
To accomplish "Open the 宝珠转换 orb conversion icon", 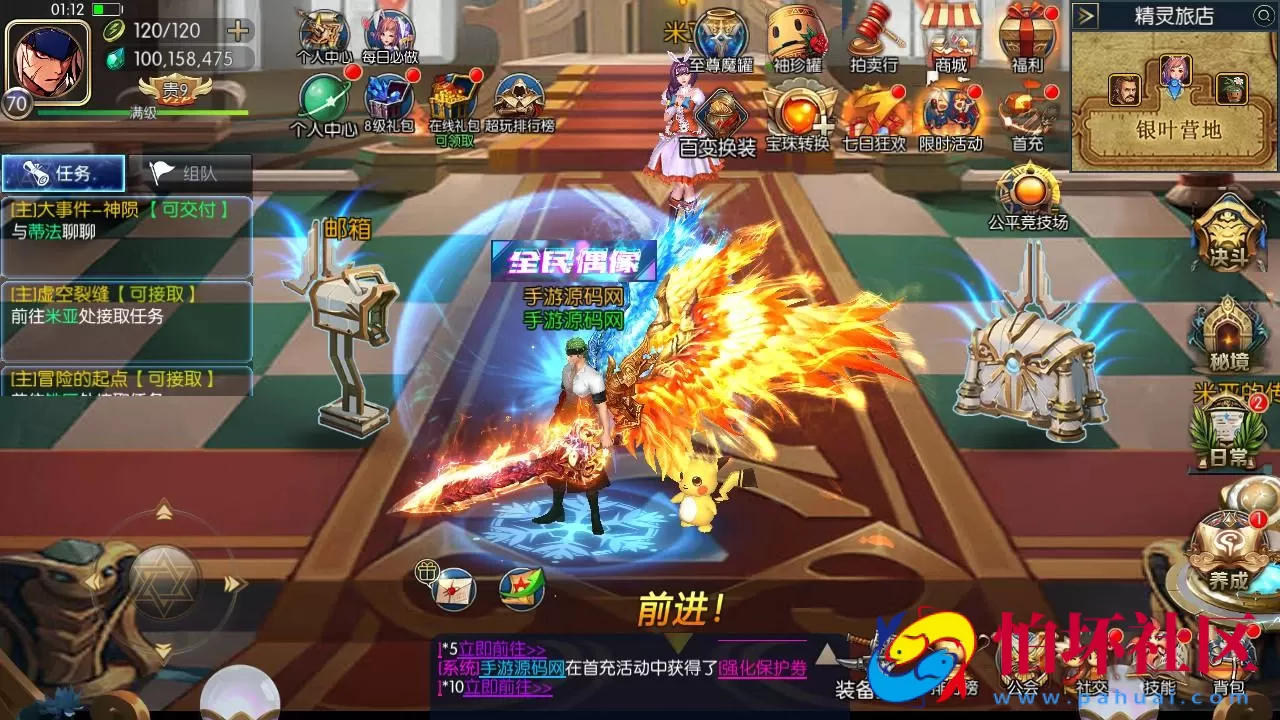I will point(800,110).
